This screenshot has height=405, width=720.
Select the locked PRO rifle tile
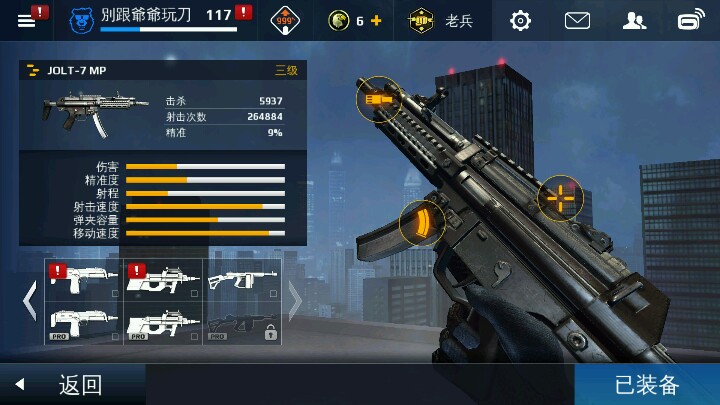(243, 323)
